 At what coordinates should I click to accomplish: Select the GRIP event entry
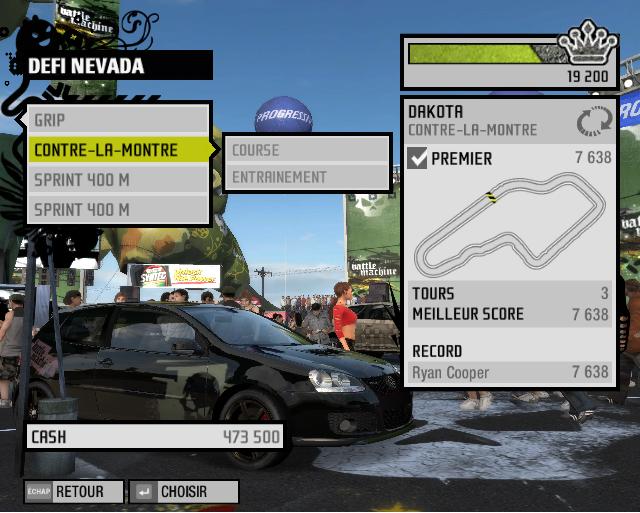click(118, 120)
